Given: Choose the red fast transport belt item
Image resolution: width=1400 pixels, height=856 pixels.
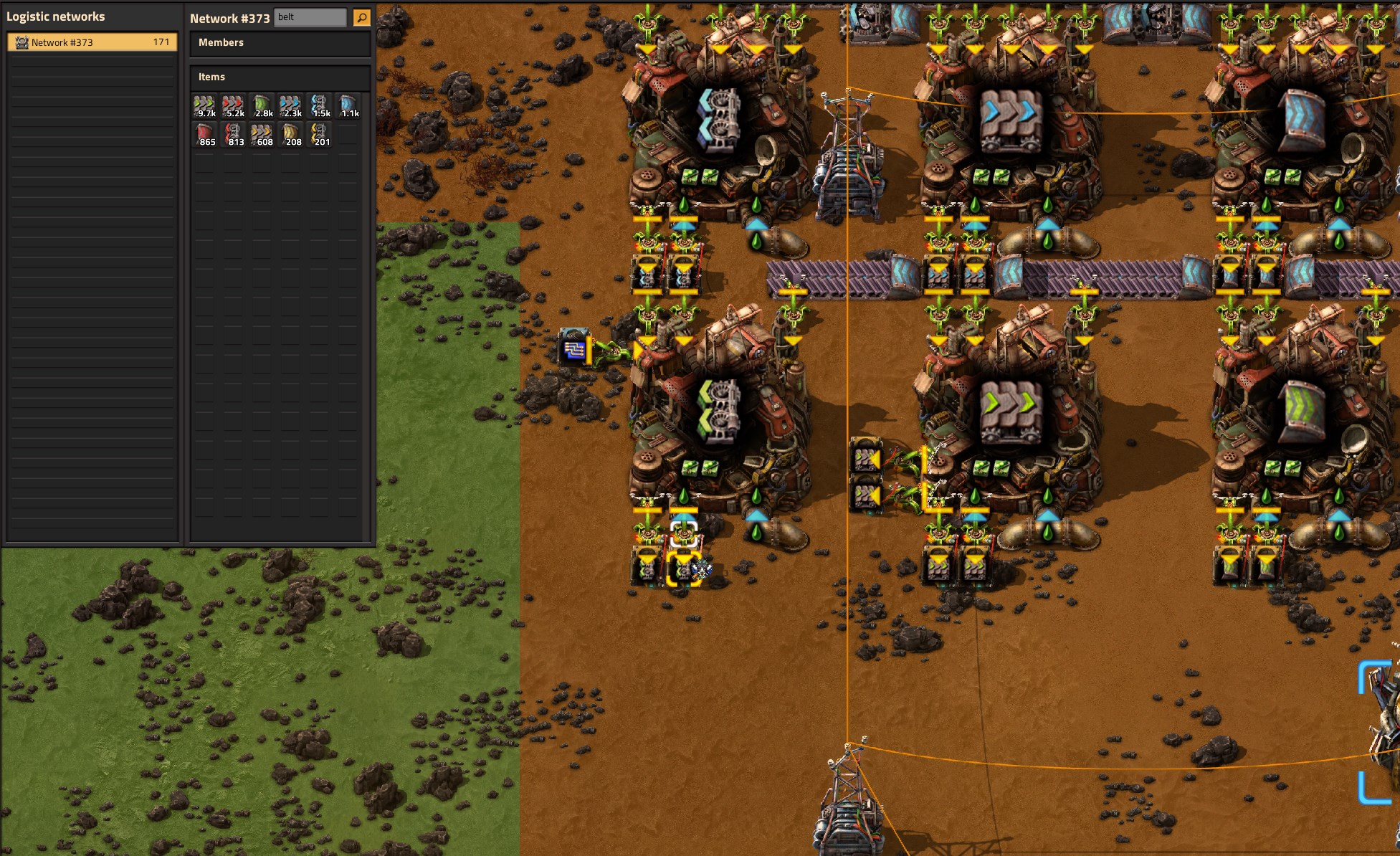Looking at the screenshot, I should click(x=234, y=106).
